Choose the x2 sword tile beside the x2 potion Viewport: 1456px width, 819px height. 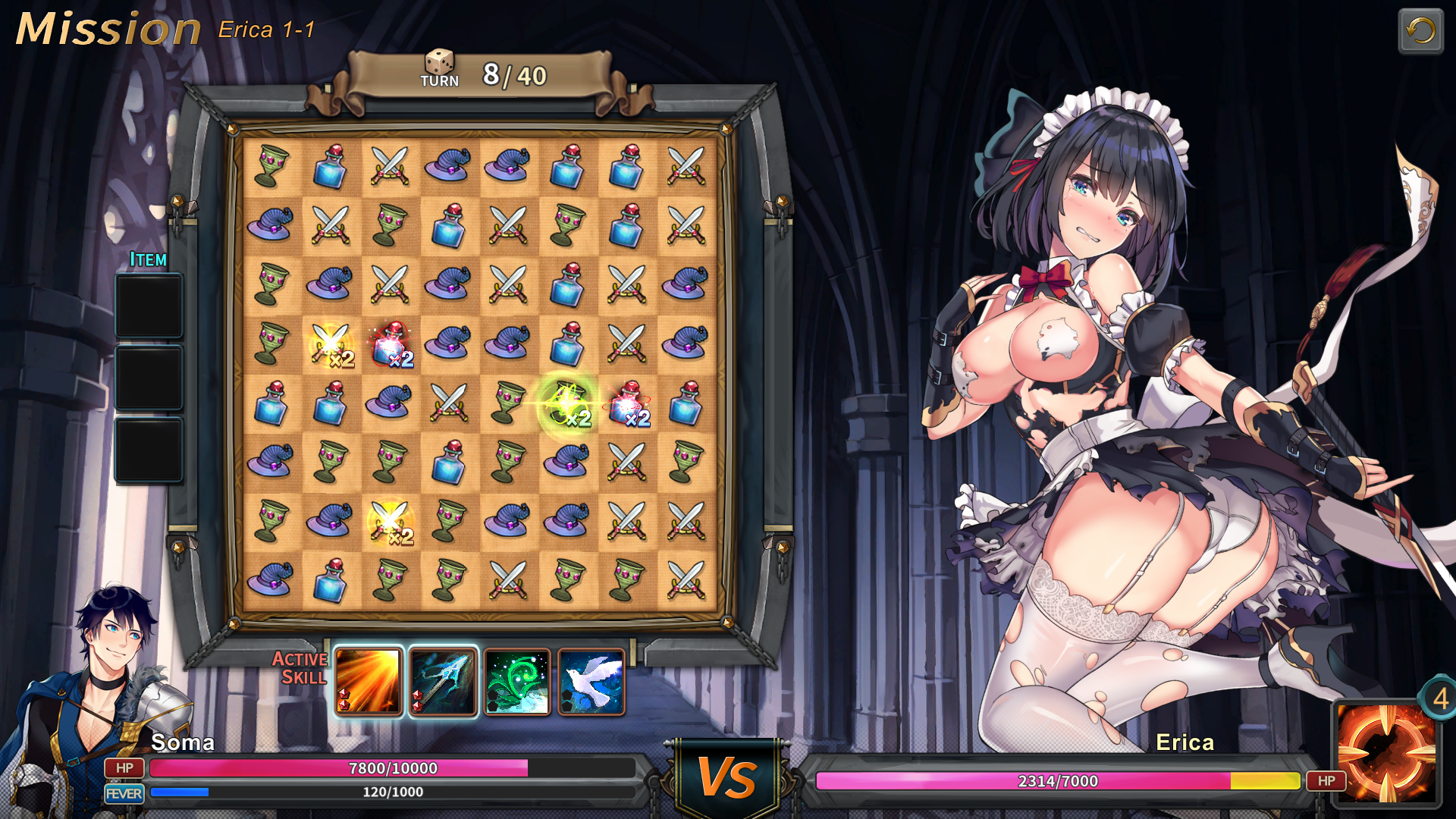pyautogui.click(x=331, y=345)
